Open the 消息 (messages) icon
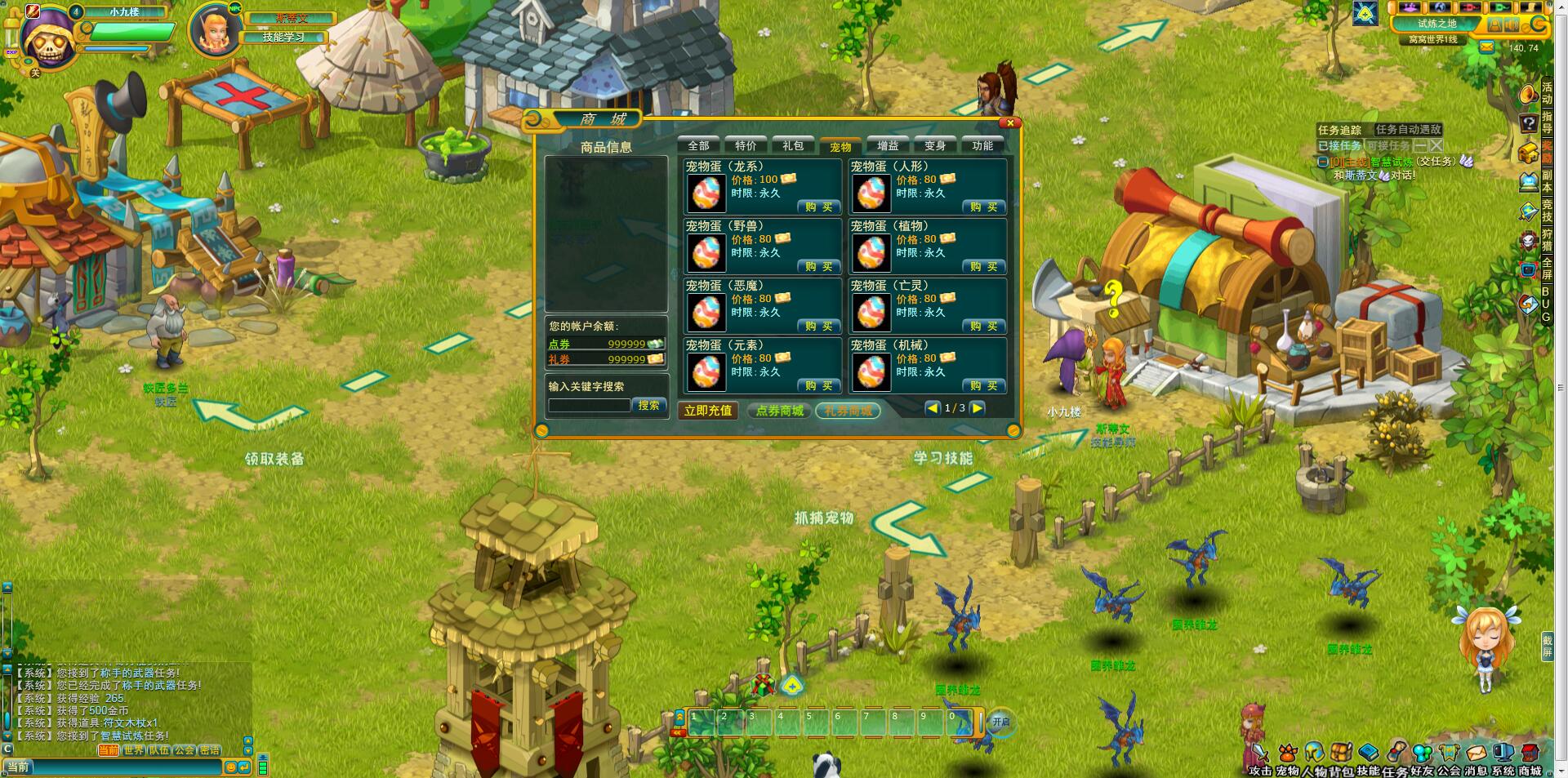Image resolution: width=1568 pixels, height=778 pixels. tap(1476, 752)
